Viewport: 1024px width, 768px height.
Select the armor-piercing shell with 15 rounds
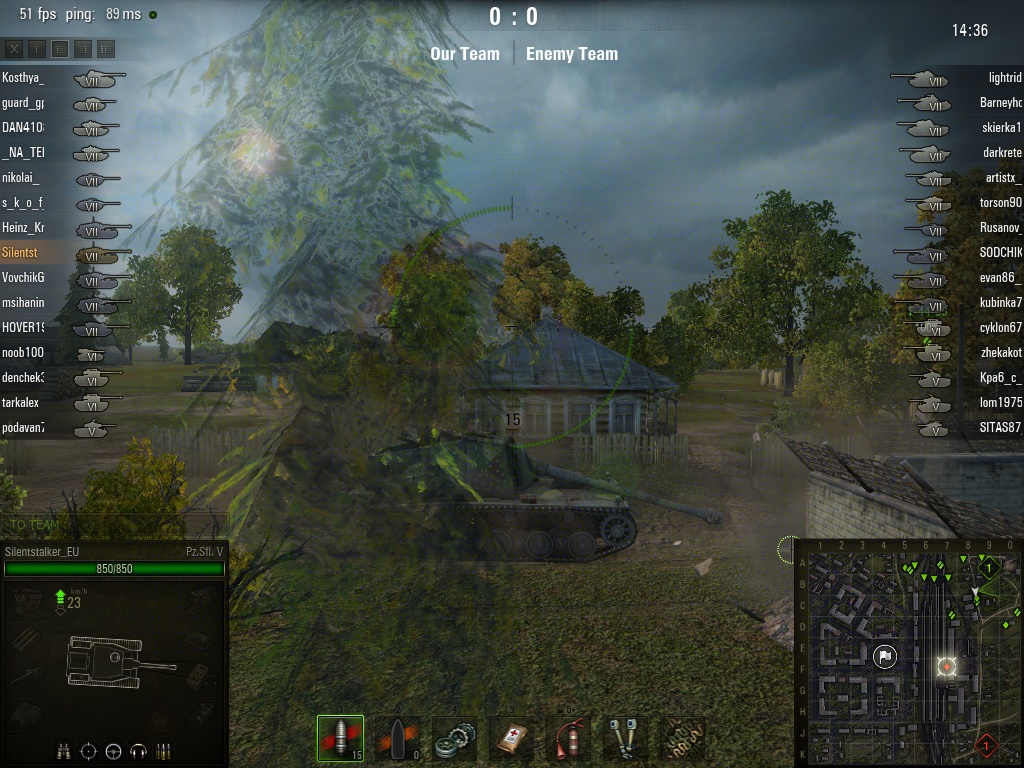click(340, 739)
